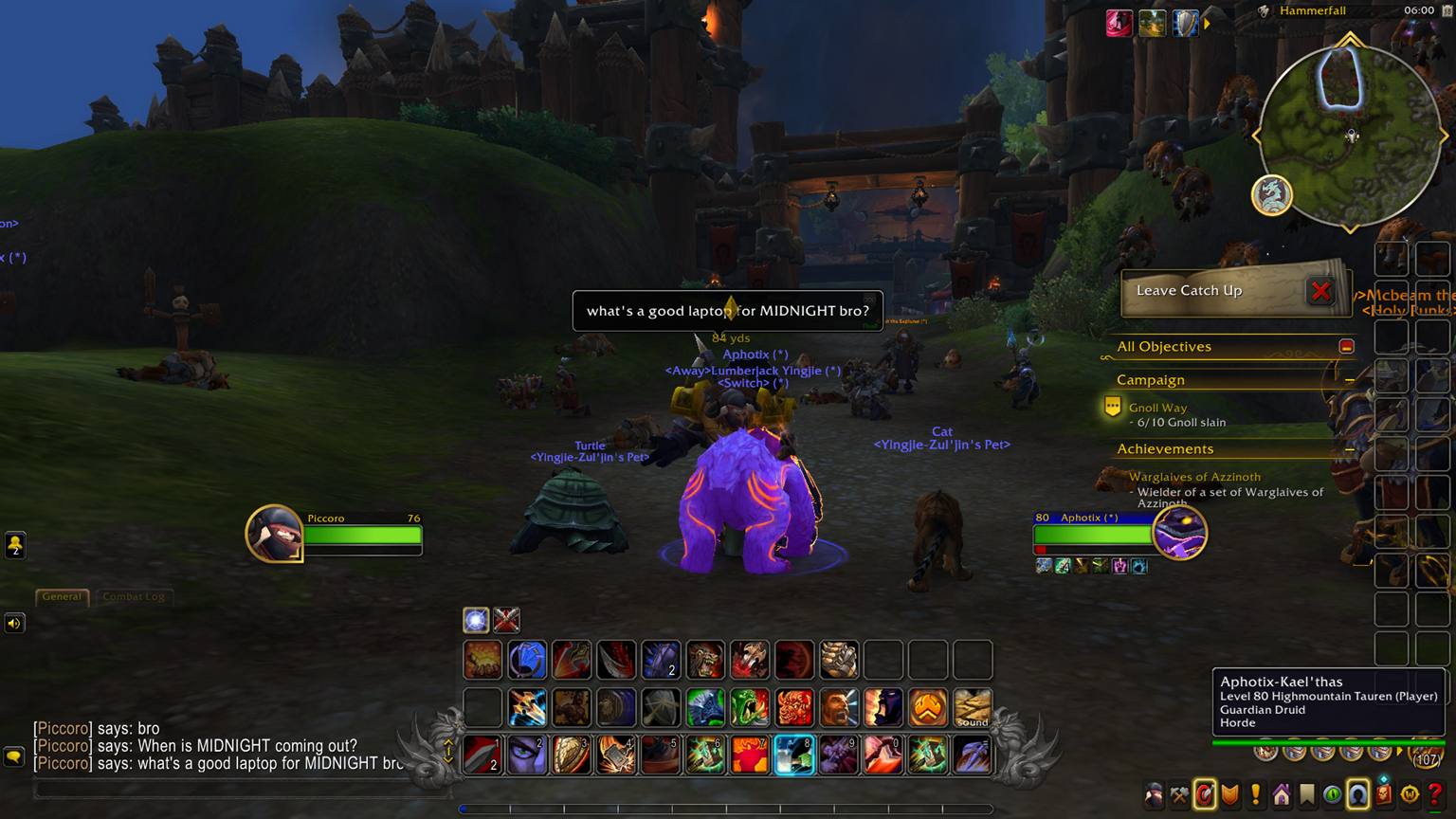This screenshot has width=1456, height=819.
Task: Activate the shield ability in slot 3
Action: tap(572, 755)
